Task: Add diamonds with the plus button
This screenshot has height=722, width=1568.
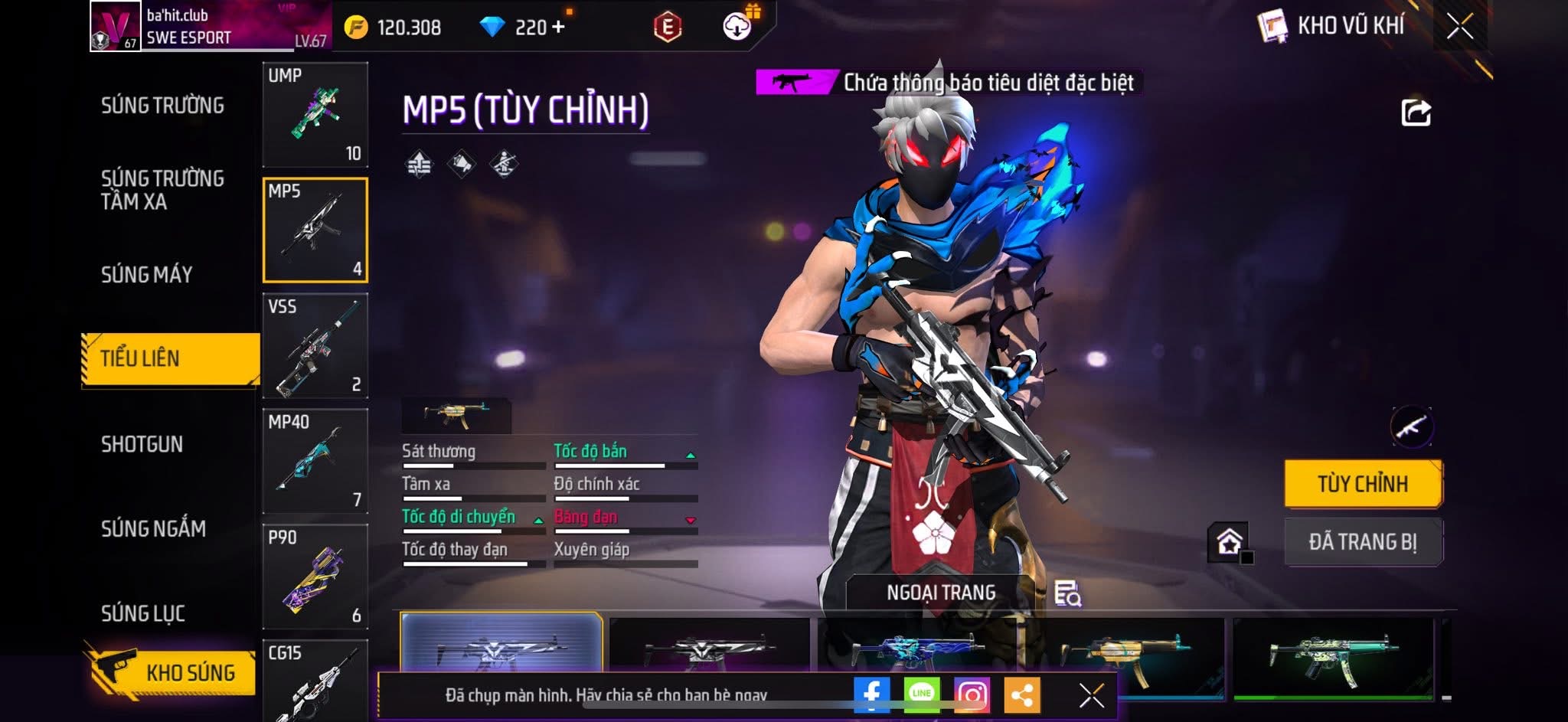Action: tap(558, 27)
